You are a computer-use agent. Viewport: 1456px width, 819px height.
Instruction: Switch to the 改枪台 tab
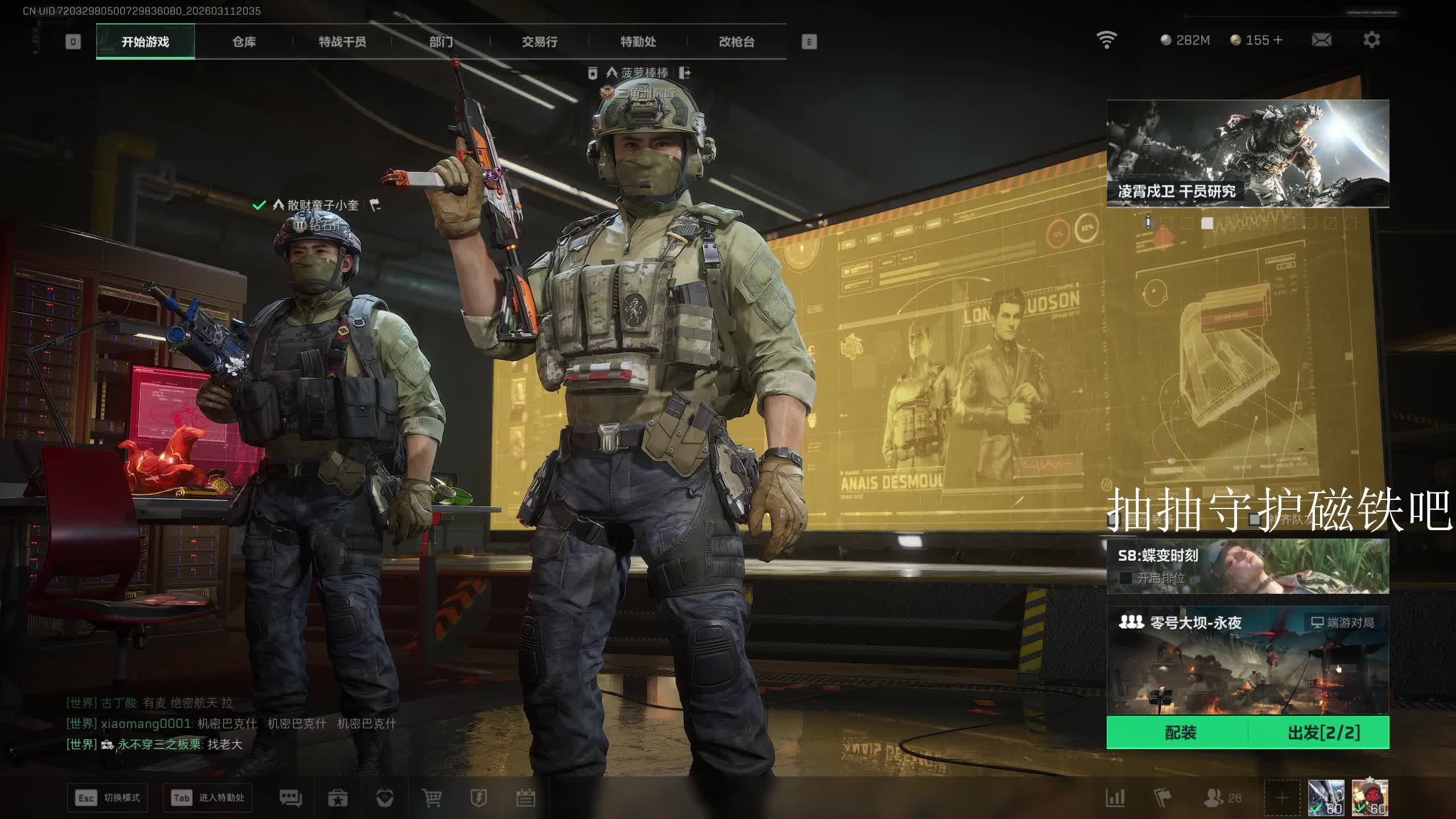pyautogui.click(x=737, y=42)
